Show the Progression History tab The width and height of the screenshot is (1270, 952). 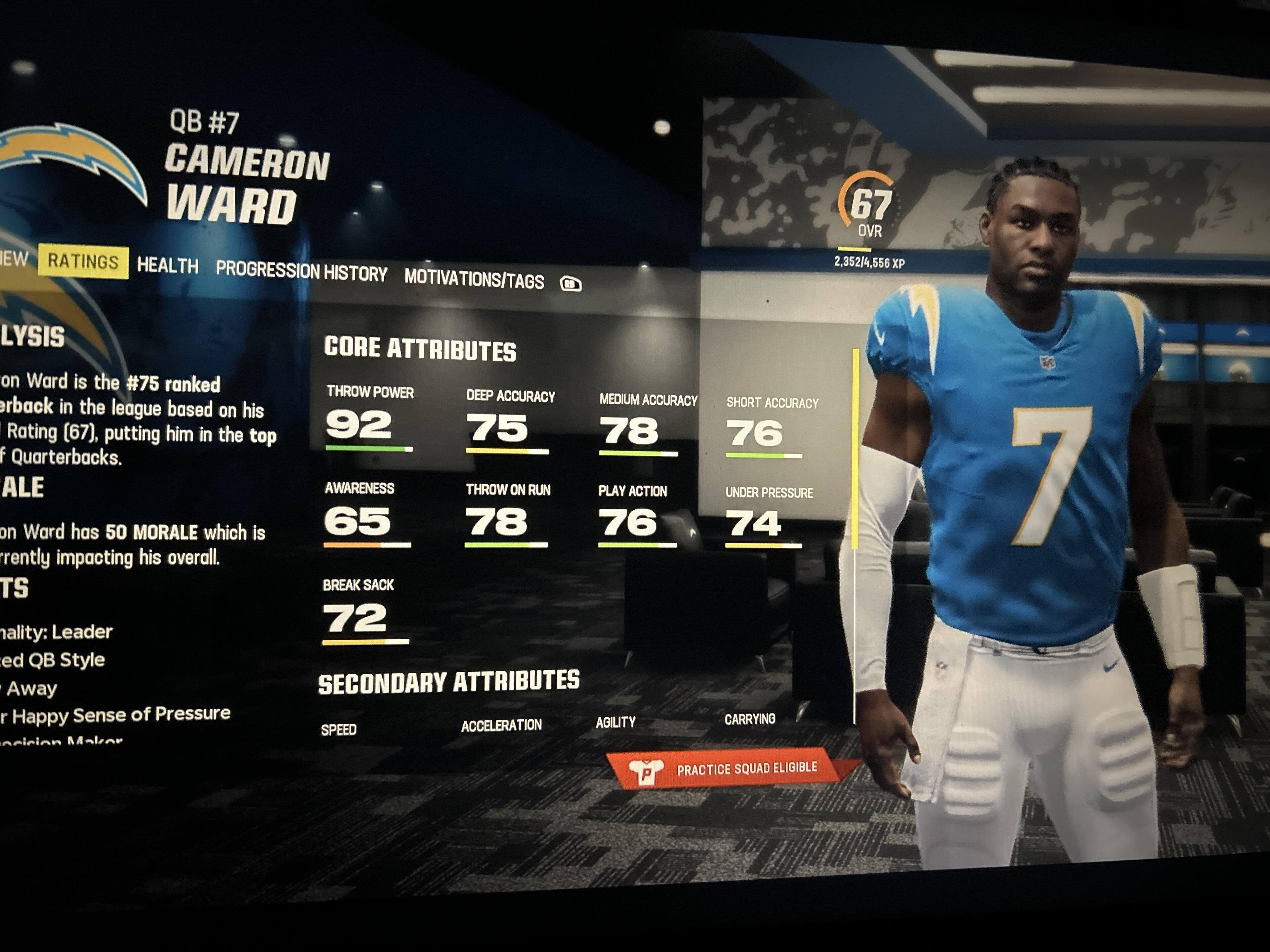[x=301, y=271]
